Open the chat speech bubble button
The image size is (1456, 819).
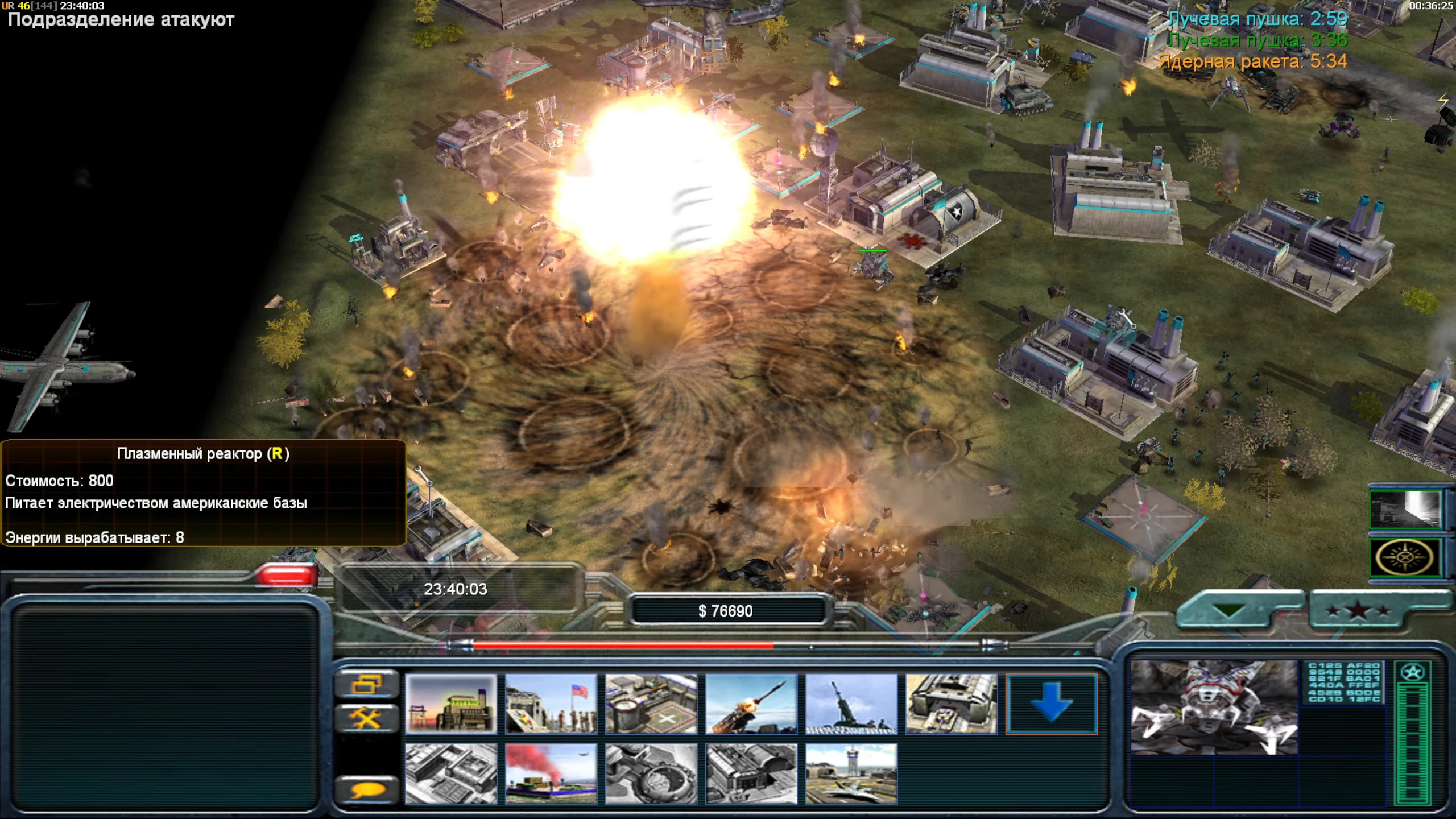(x=367, y=790)
